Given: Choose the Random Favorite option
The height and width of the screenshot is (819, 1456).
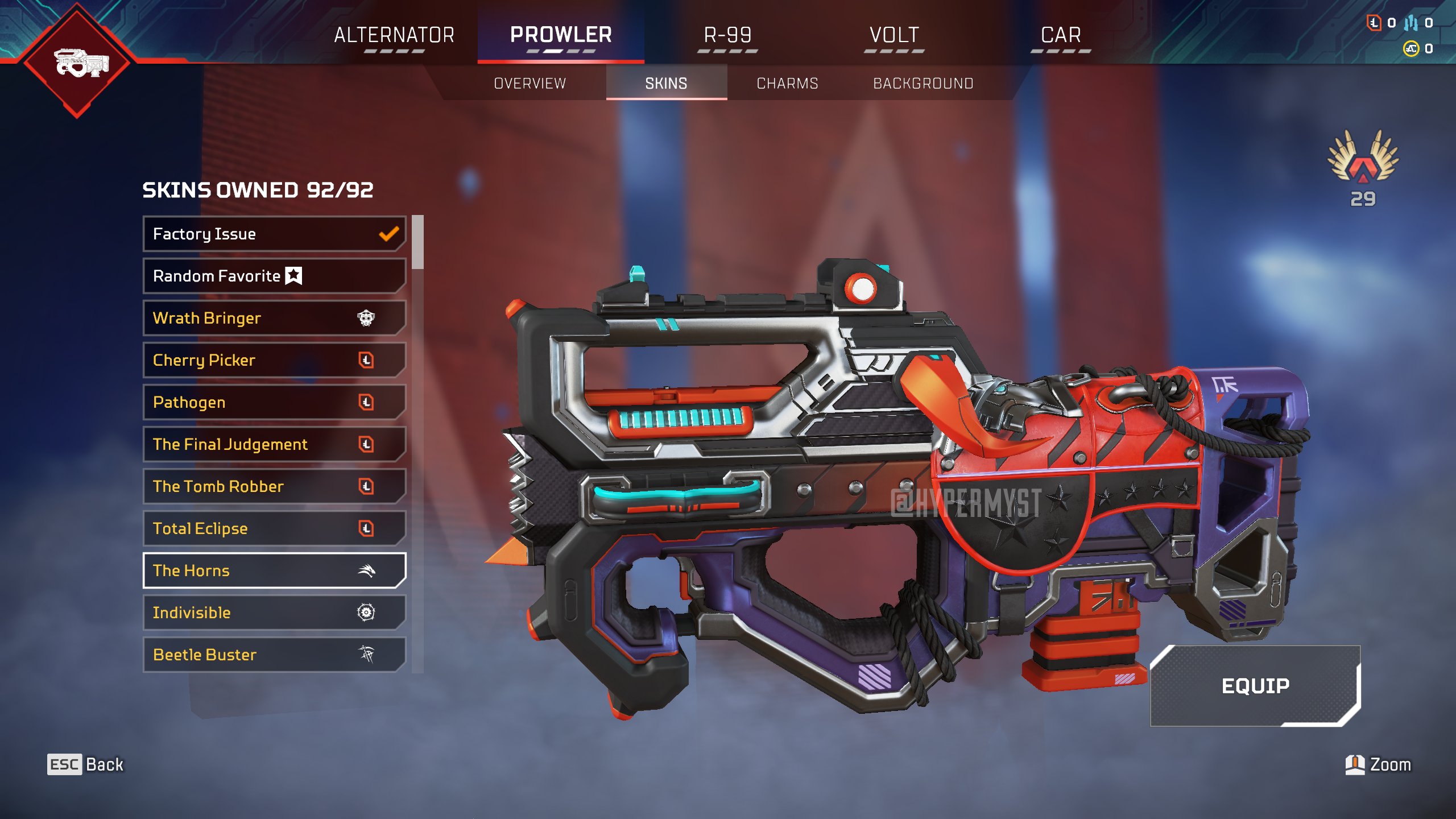Looking at the screenshot, I should [274, 276].
